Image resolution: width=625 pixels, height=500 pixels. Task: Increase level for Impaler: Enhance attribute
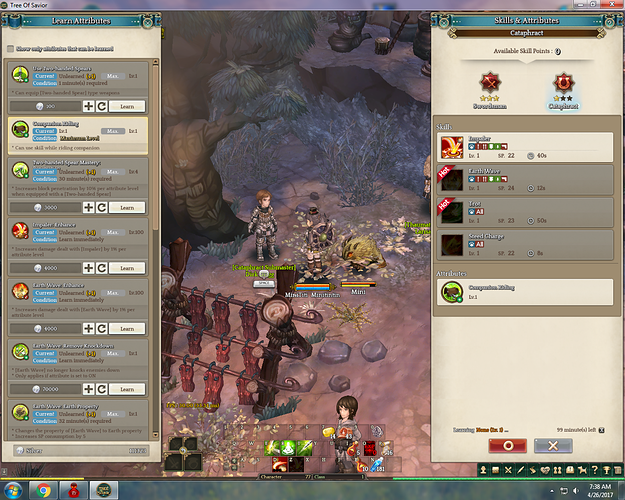click(88, 268)
